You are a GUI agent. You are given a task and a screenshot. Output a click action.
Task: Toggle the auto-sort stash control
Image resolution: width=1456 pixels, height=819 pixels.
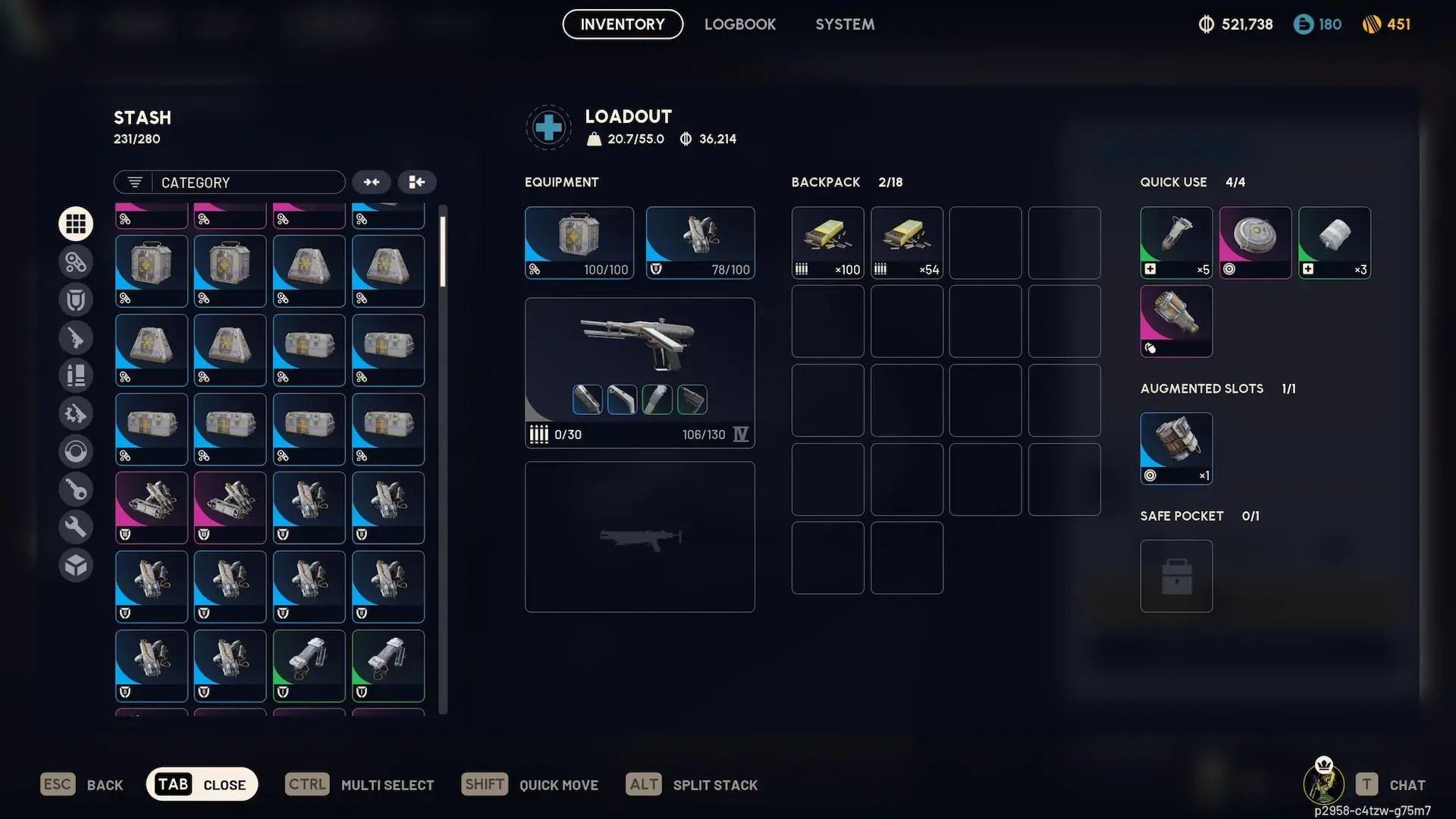coord(416,182)
